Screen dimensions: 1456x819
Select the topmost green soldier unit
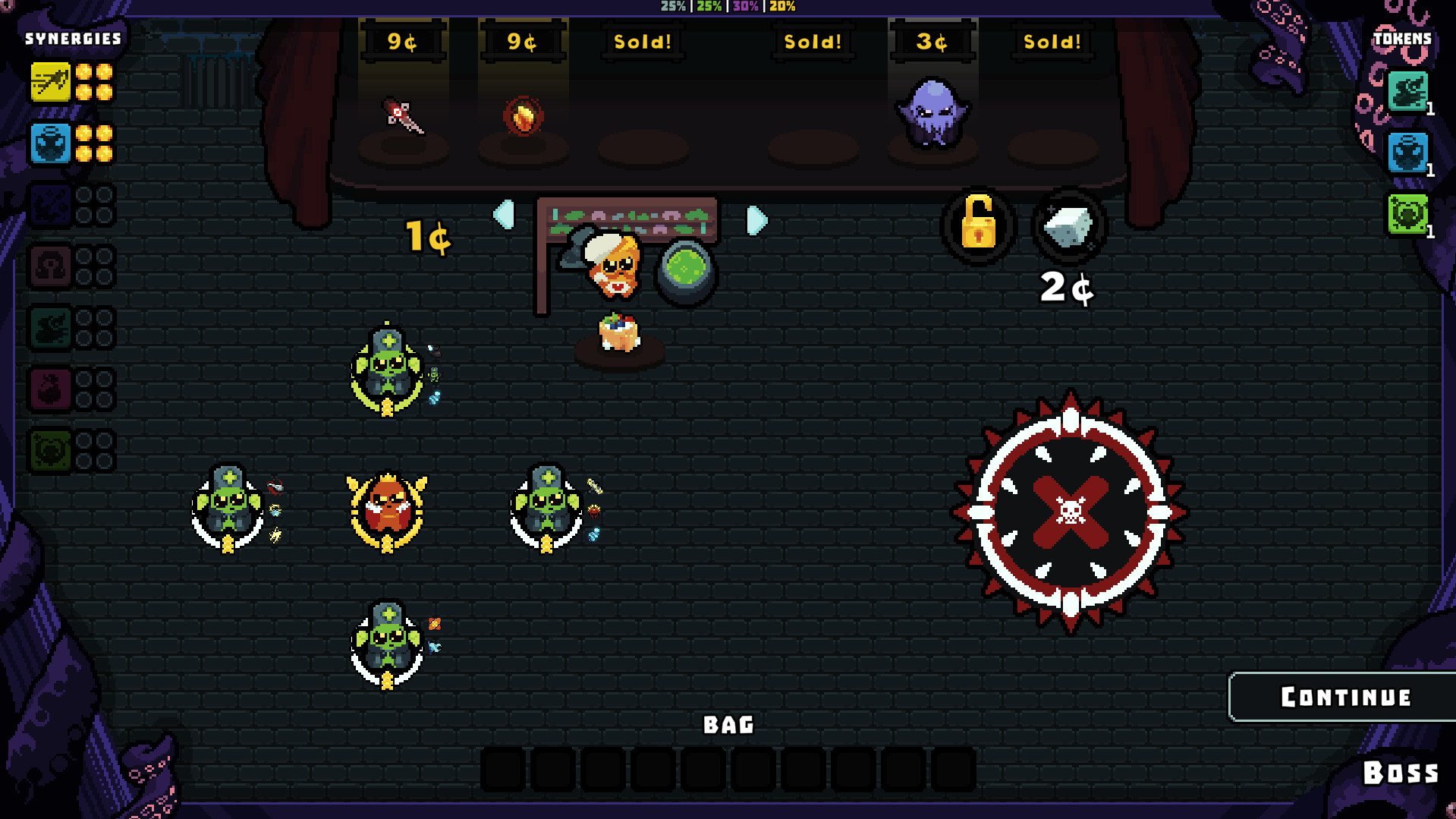(x=387, y=368)
